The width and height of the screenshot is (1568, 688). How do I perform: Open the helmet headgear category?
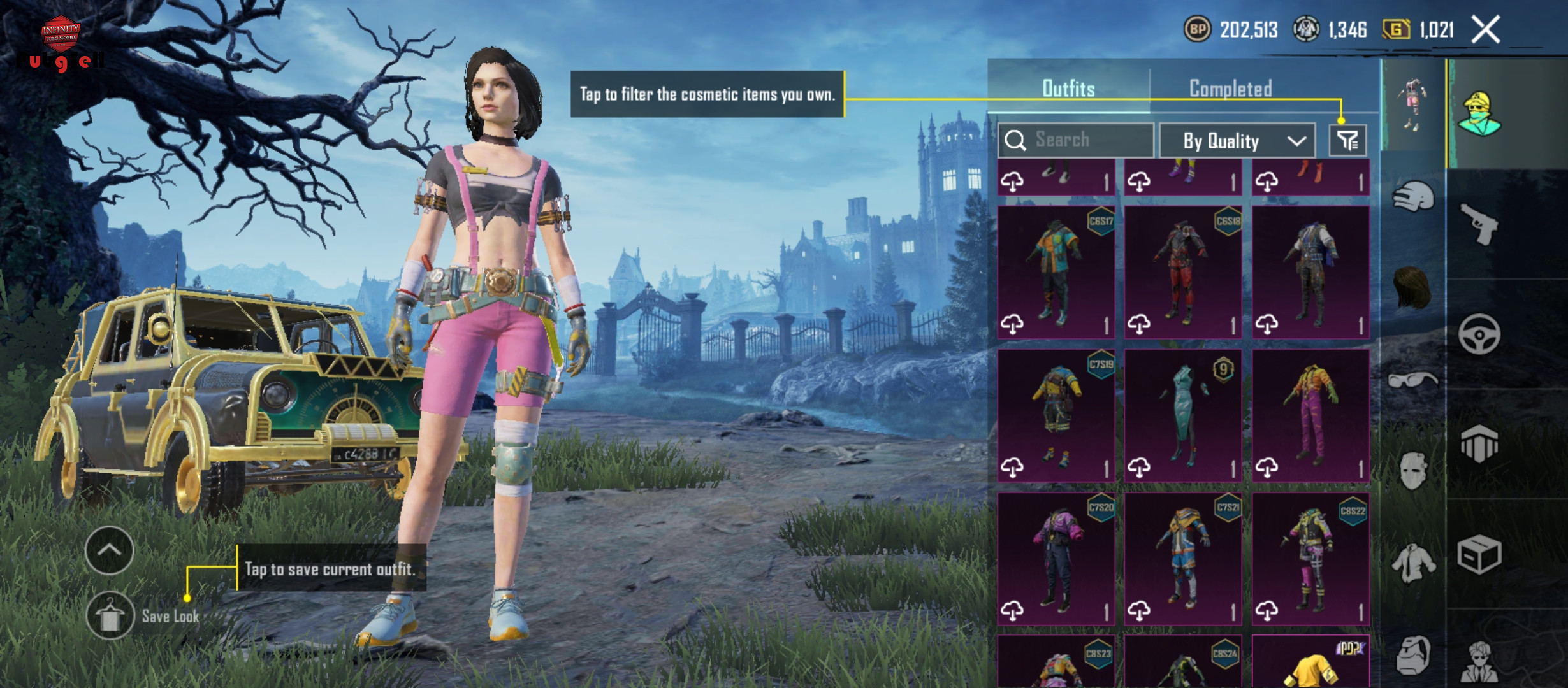click(x=1413, y=197)
